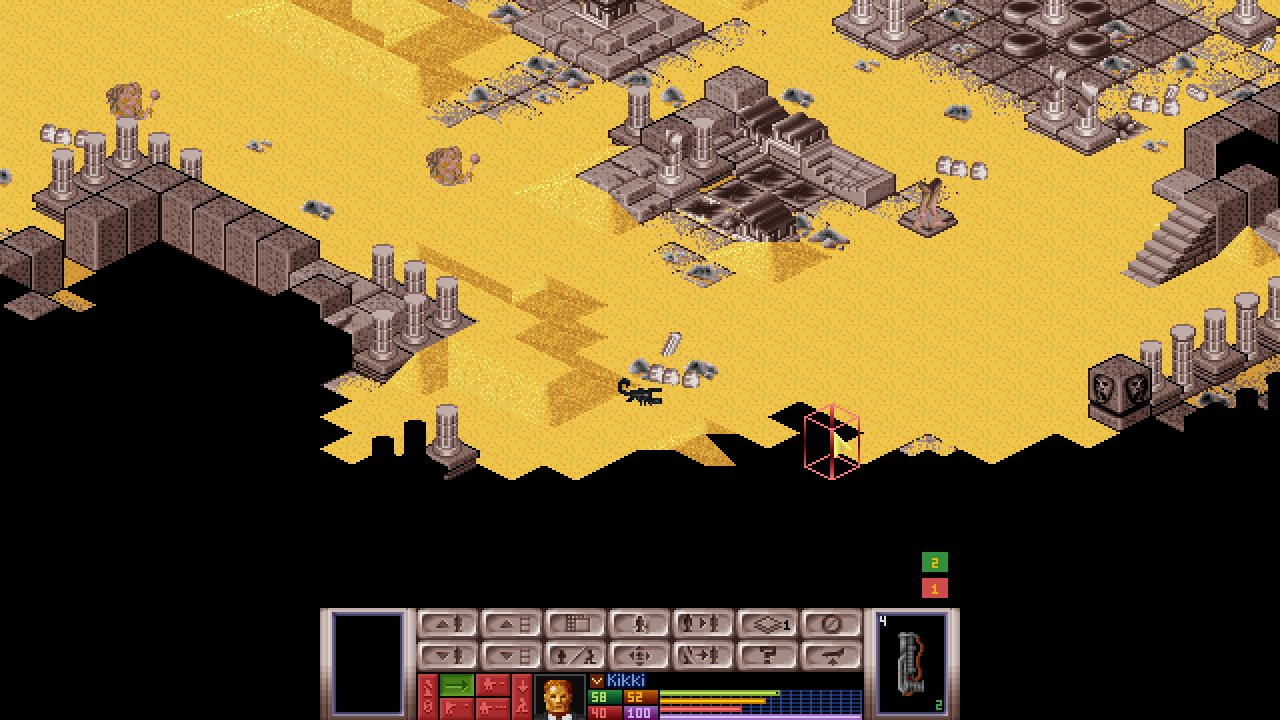
Task: Lower the view one level
Action: coord(511,656)
